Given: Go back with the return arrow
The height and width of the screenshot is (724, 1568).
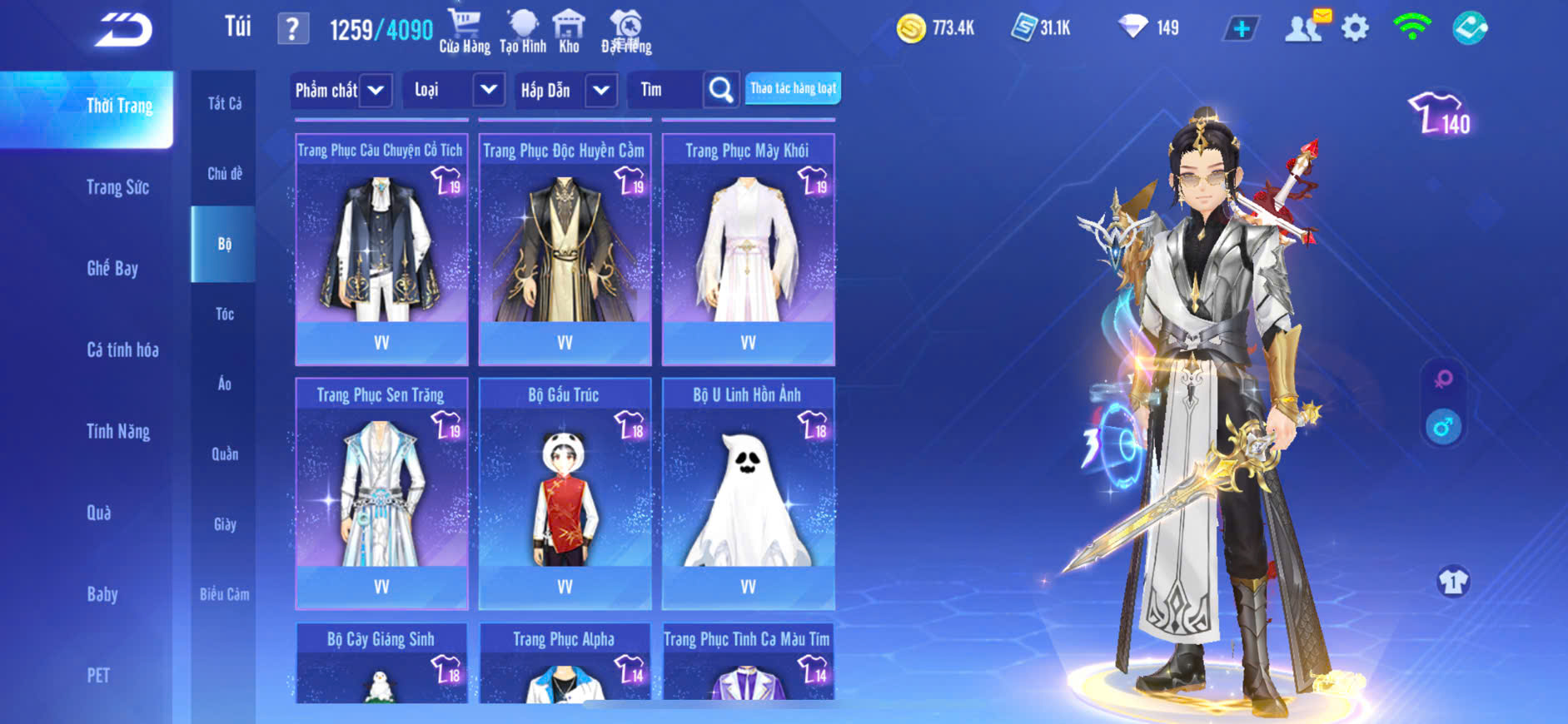Looking at the screenshot, I should pos(123,30).
